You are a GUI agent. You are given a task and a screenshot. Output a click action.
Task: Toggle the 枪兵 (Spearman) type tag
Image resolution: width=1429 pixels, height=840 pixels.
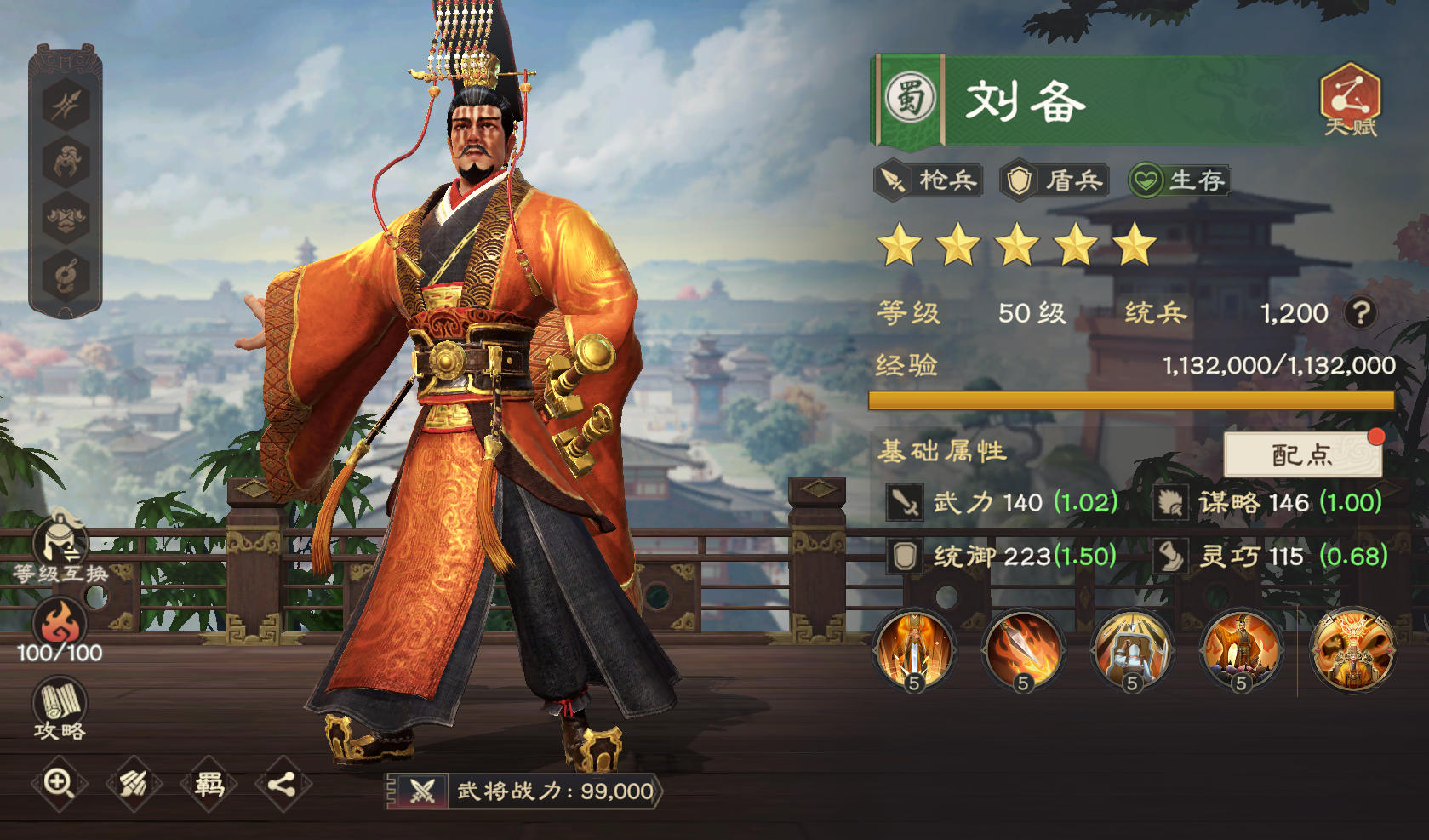pos(929,180)
